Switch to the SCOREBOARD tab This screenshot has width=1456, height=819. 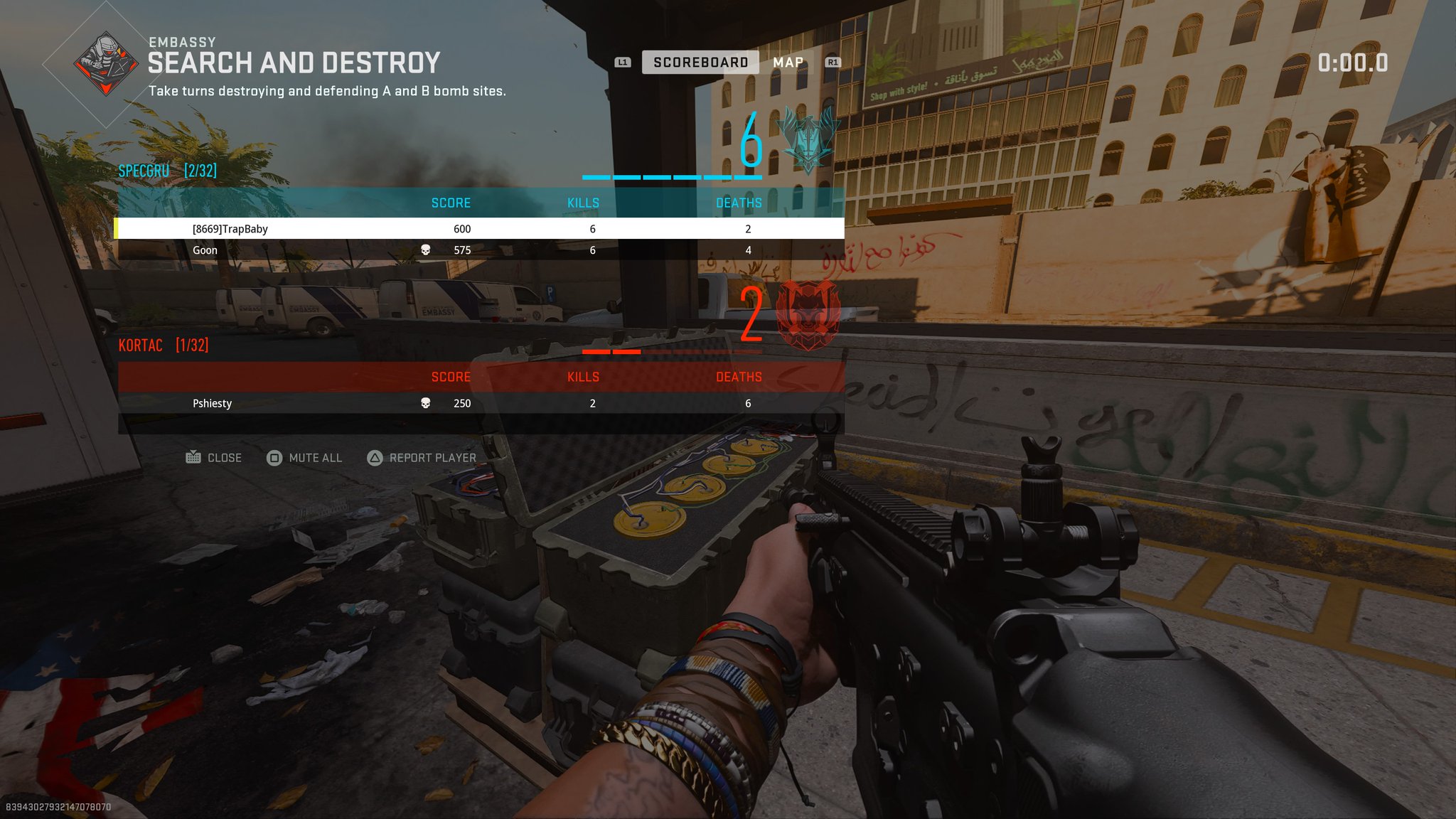pyautogui.click(x=700, y=62)
